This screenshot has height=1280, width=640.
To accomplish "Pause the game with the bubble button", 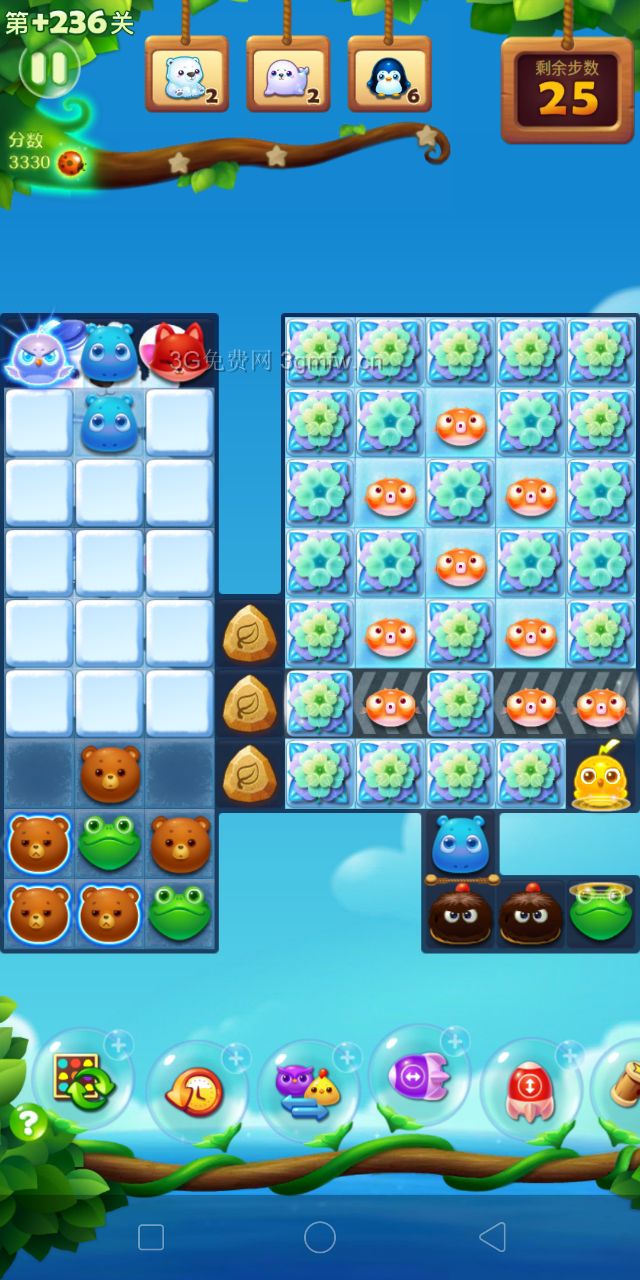I will [x=49, y=68].
